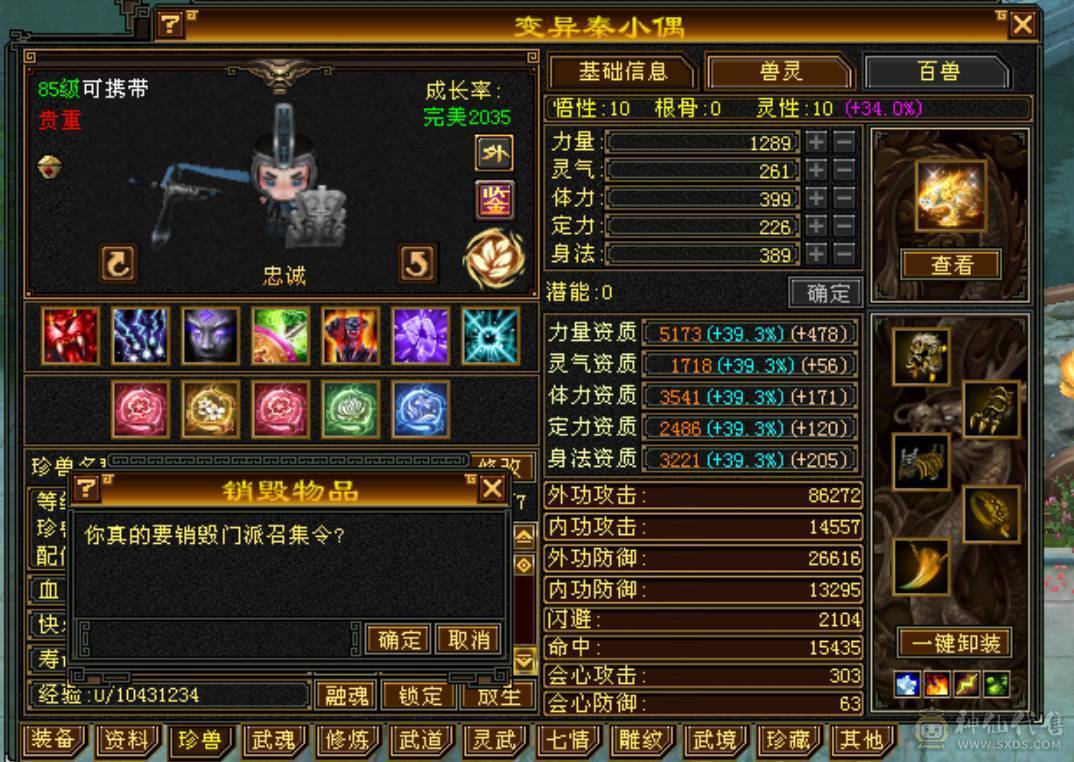This screenshot has width=1074, height=762.
Task: Select the 雕纹 bottom tab
Action: [x=642, y=741]
